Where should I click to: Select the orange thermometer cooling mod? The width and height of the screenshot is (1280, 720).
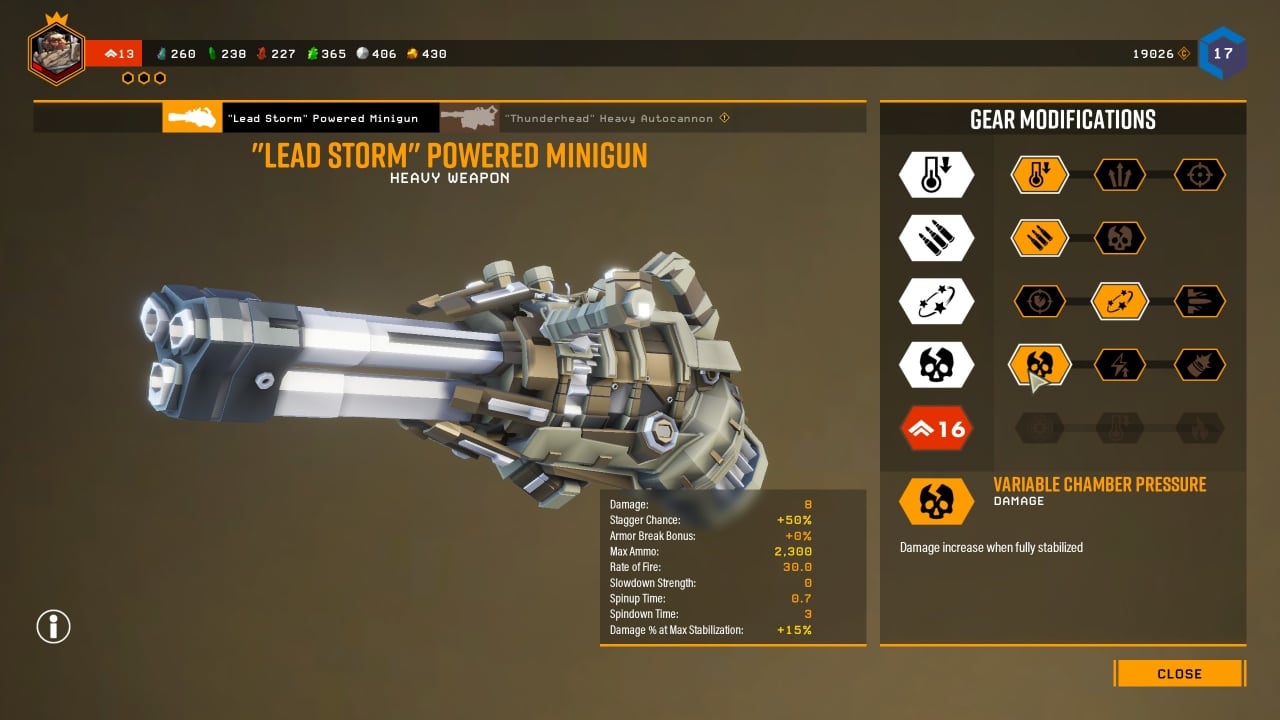click(x=1040, y=175)
